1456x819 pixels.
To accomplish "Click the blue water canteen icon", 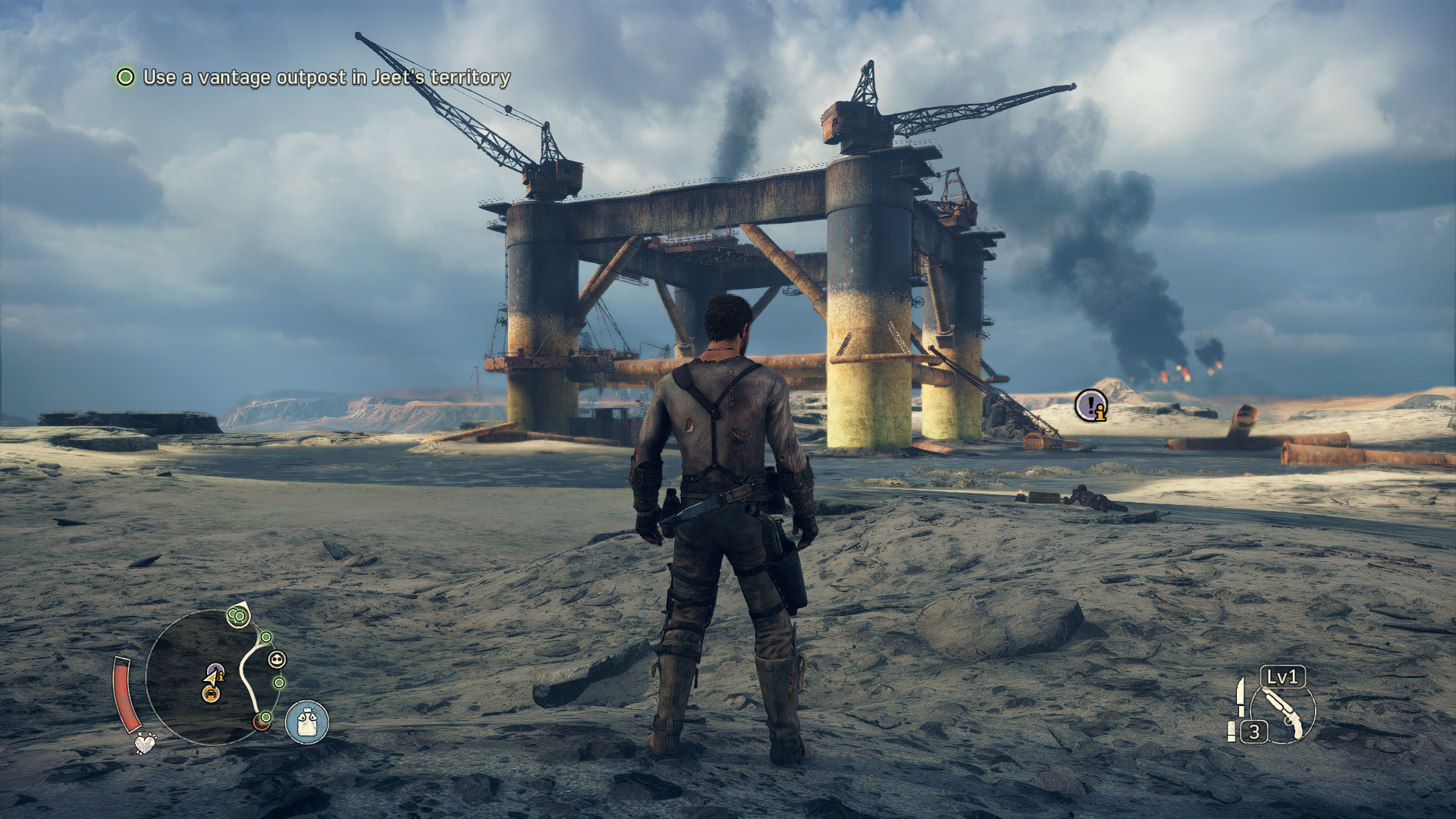I will [307, 721].
